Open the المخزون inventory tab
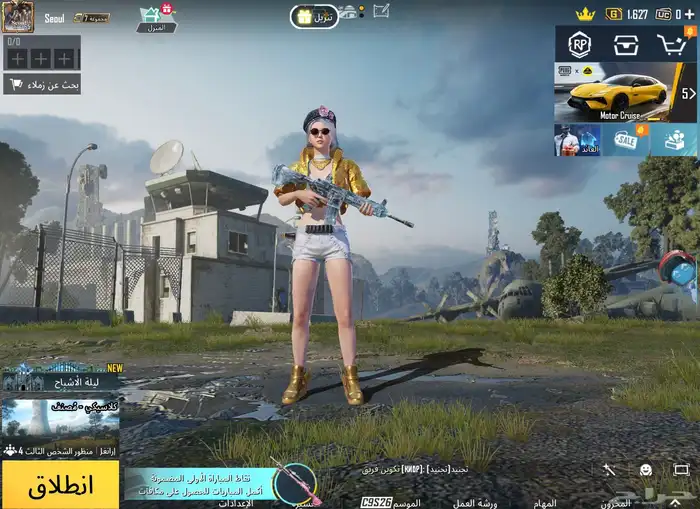 [x=616, y=502]
